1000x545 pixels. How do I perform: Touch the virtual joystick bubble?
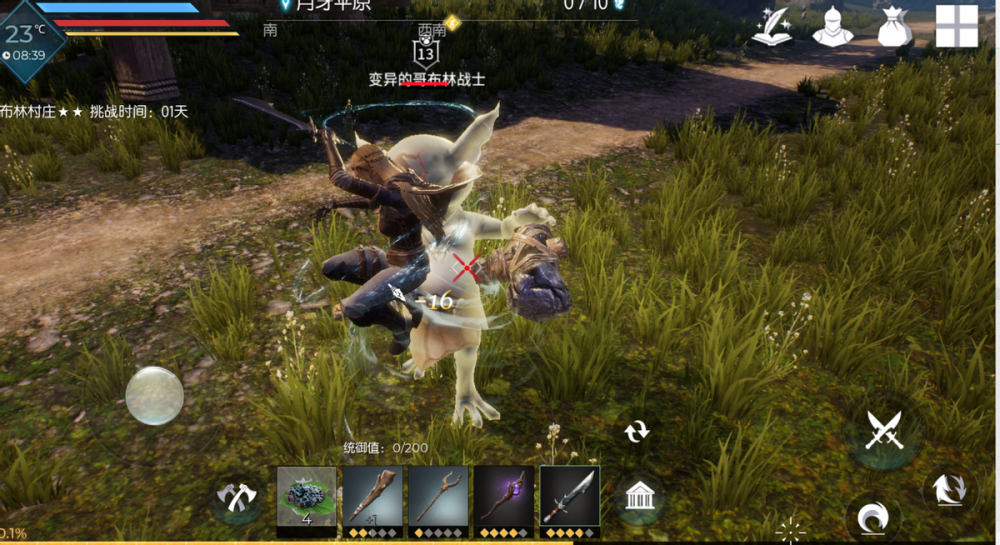(x=154, y=395)
